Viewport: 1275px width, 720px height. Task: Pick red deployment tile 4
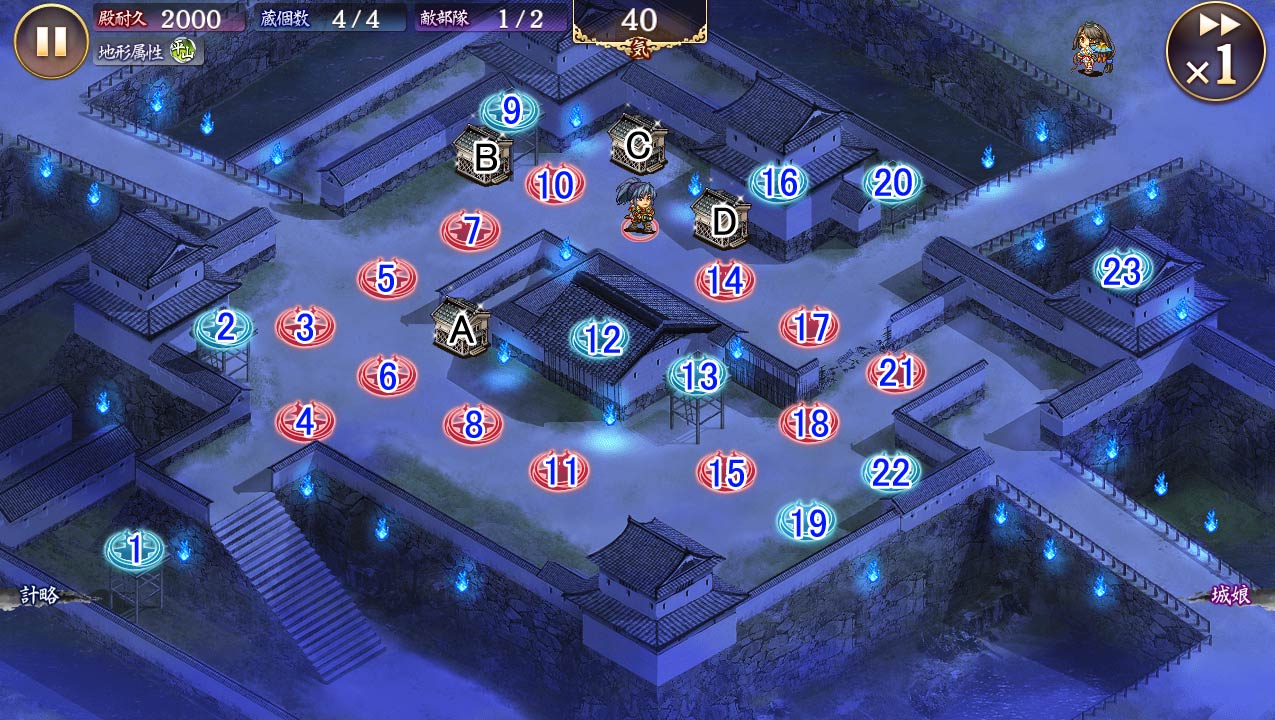click(x=305, y=422)
